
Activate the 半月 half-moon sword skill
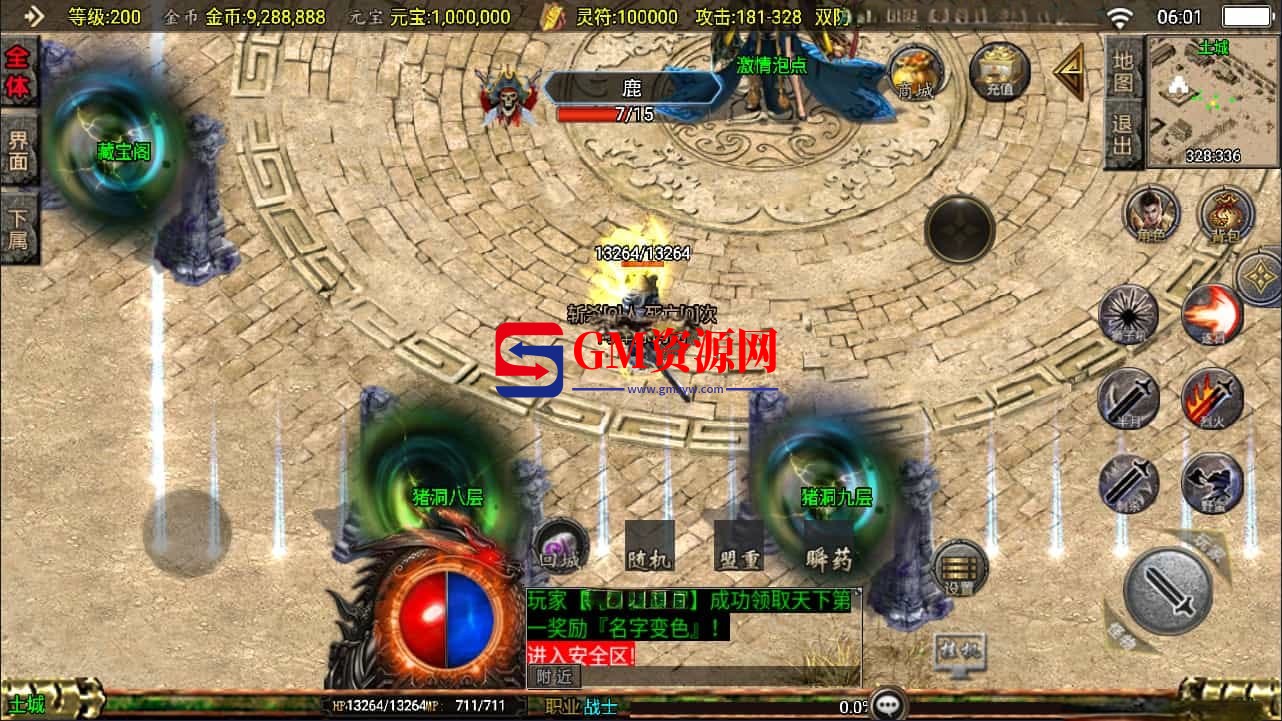click(1128, 399)
